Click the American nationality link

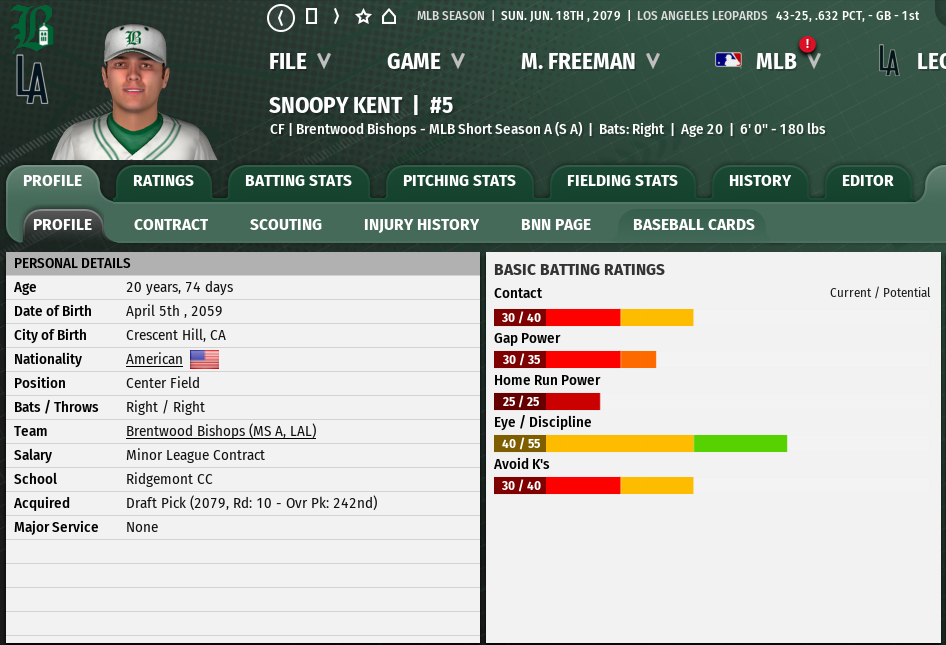[x=154, y=359]
